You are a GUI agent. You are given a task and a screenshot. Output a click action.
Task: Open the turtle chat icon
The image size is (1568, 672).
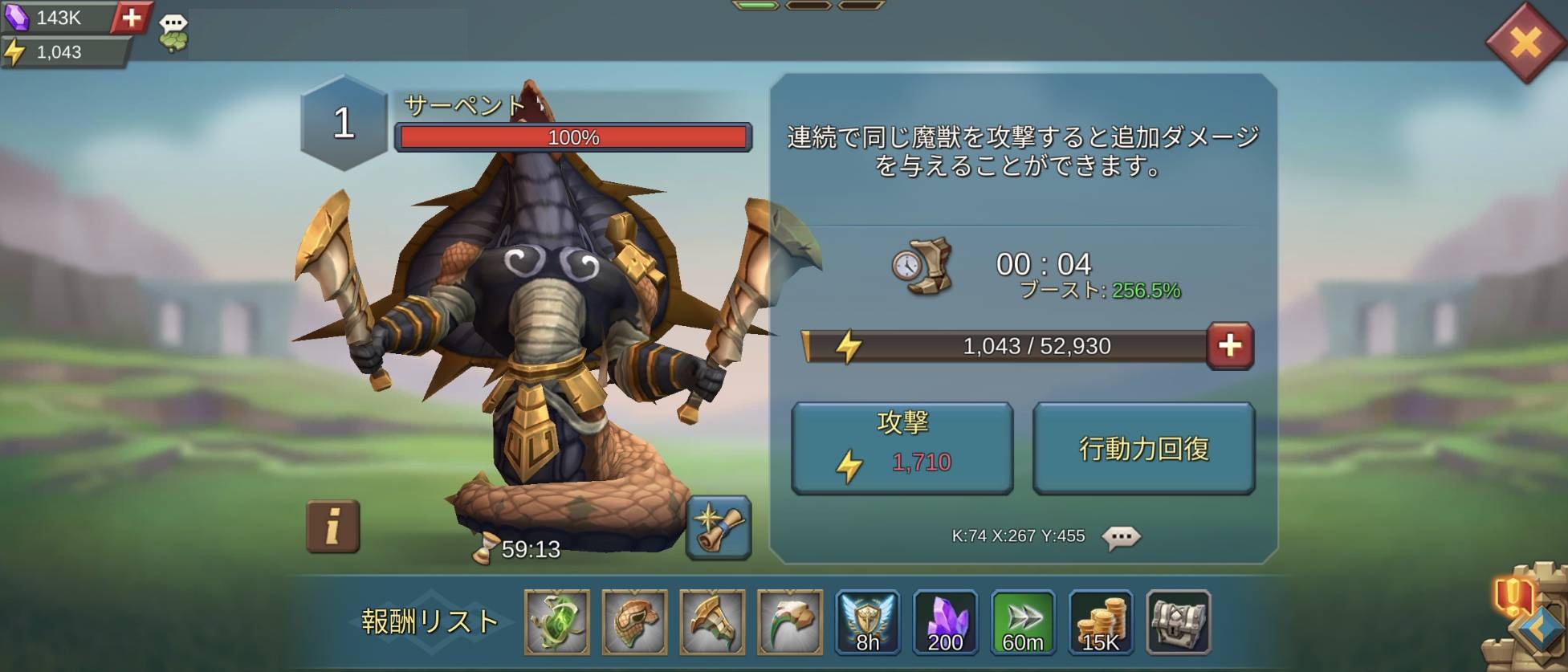tap(173, 34)
